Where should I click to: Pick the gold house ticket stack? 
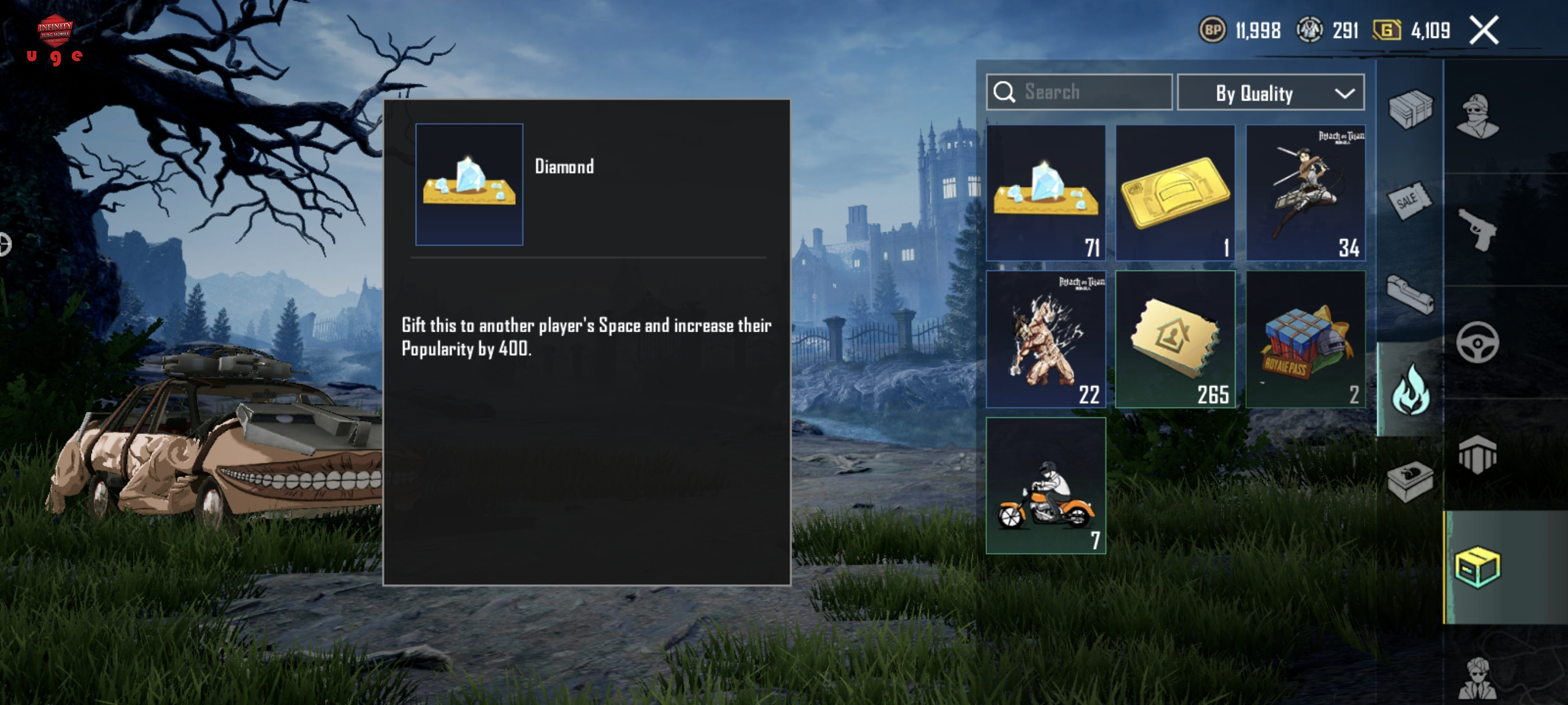click(x=1175, y=339)
